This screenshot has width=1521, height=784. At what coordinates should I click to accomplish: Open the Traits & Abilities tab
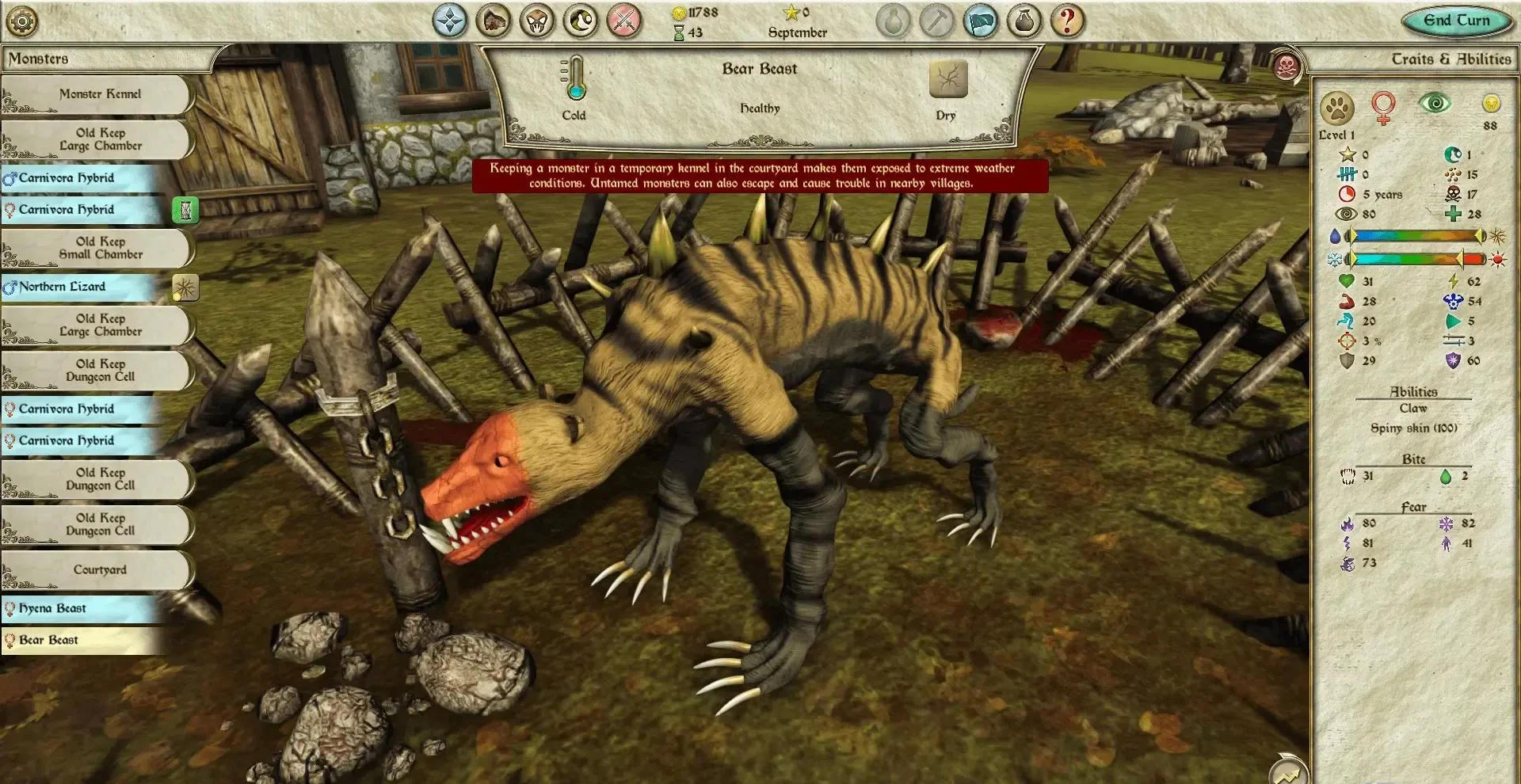coord(1454,59)
